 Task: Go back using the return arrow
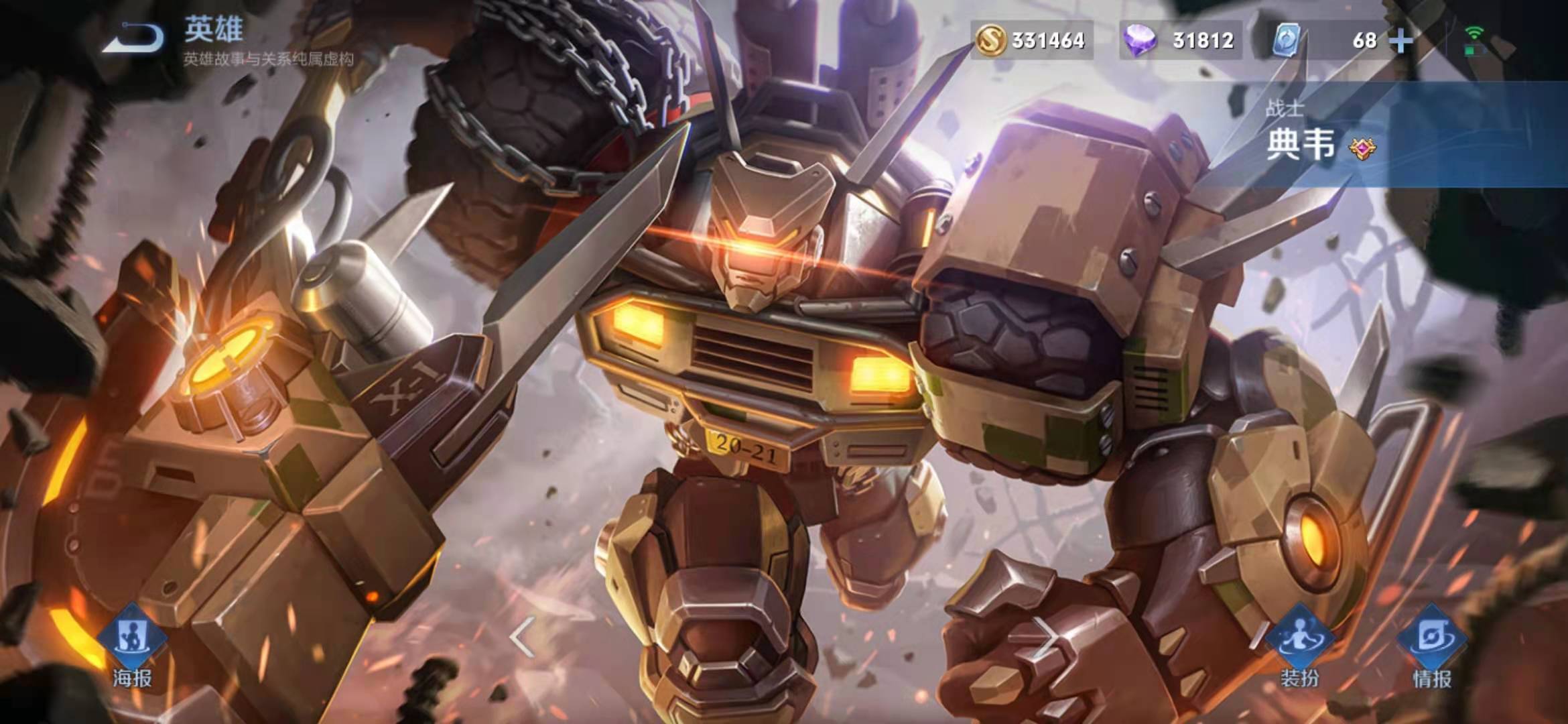point(134,39)
